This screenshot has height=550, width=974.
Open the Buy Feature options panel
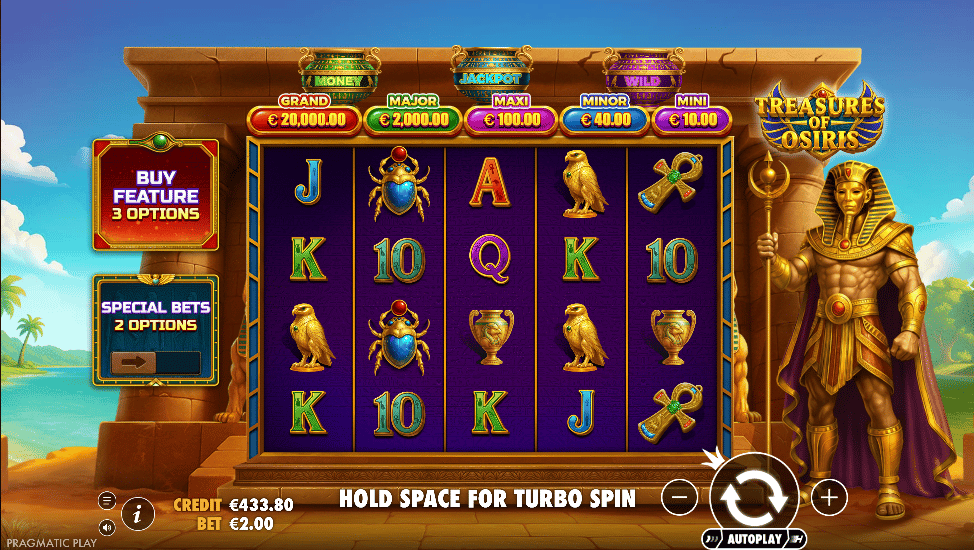coord(155,195)
